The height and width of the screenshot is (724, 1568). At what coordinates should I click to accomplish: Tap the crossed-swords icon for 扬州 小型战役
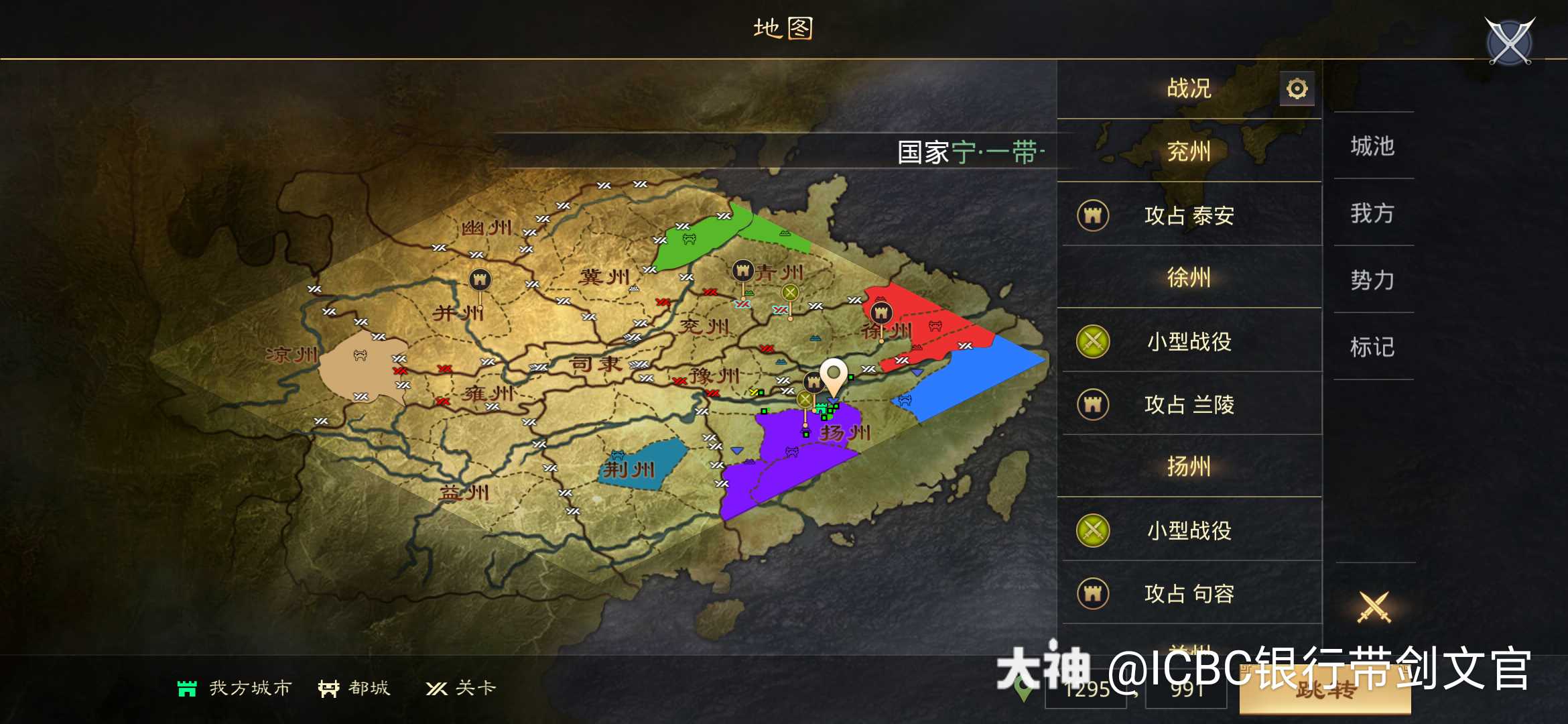coord(1093,530)
